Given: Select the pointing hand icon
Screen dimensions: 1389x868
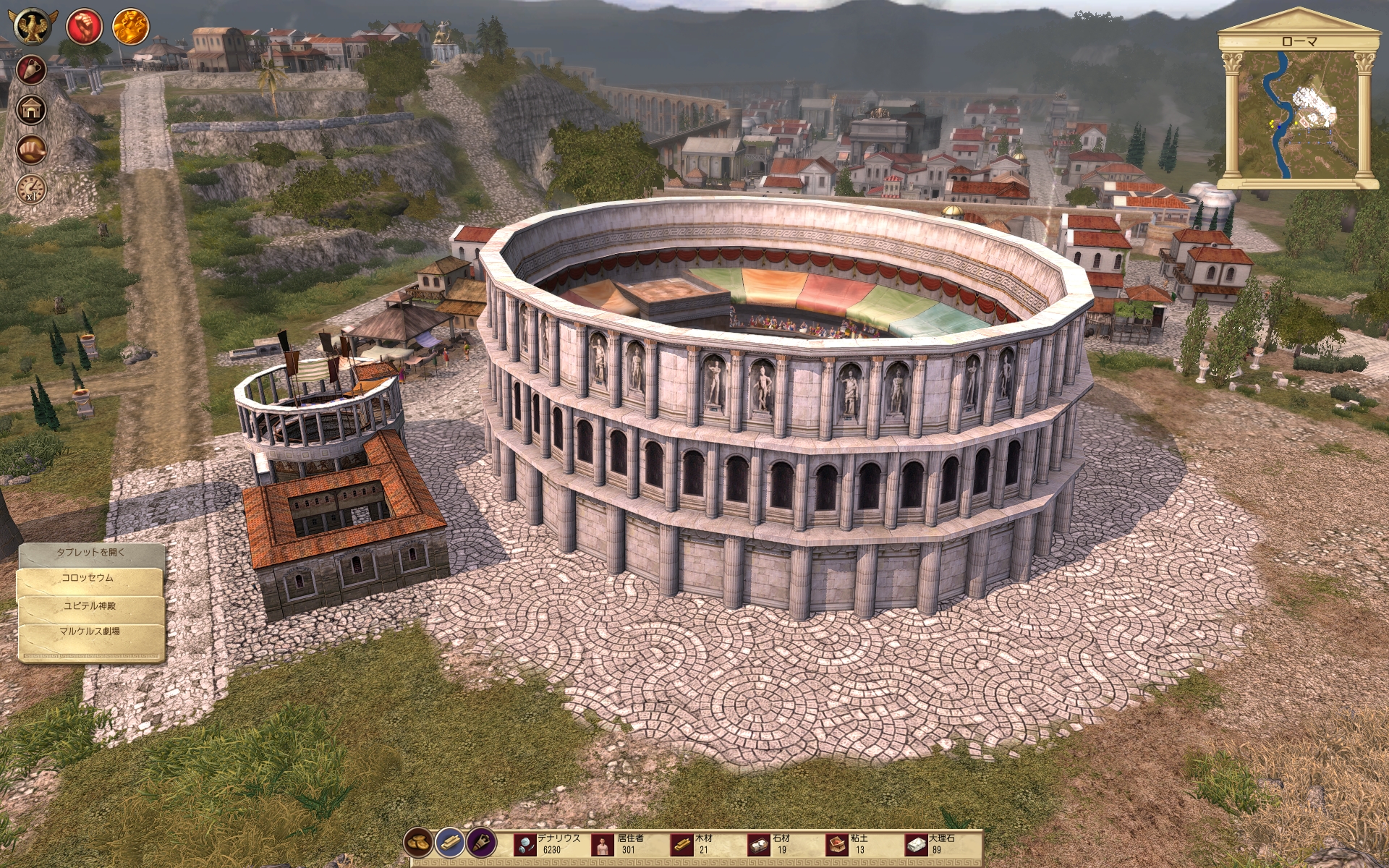Looking at the screenshot, I should coord(31,150).
